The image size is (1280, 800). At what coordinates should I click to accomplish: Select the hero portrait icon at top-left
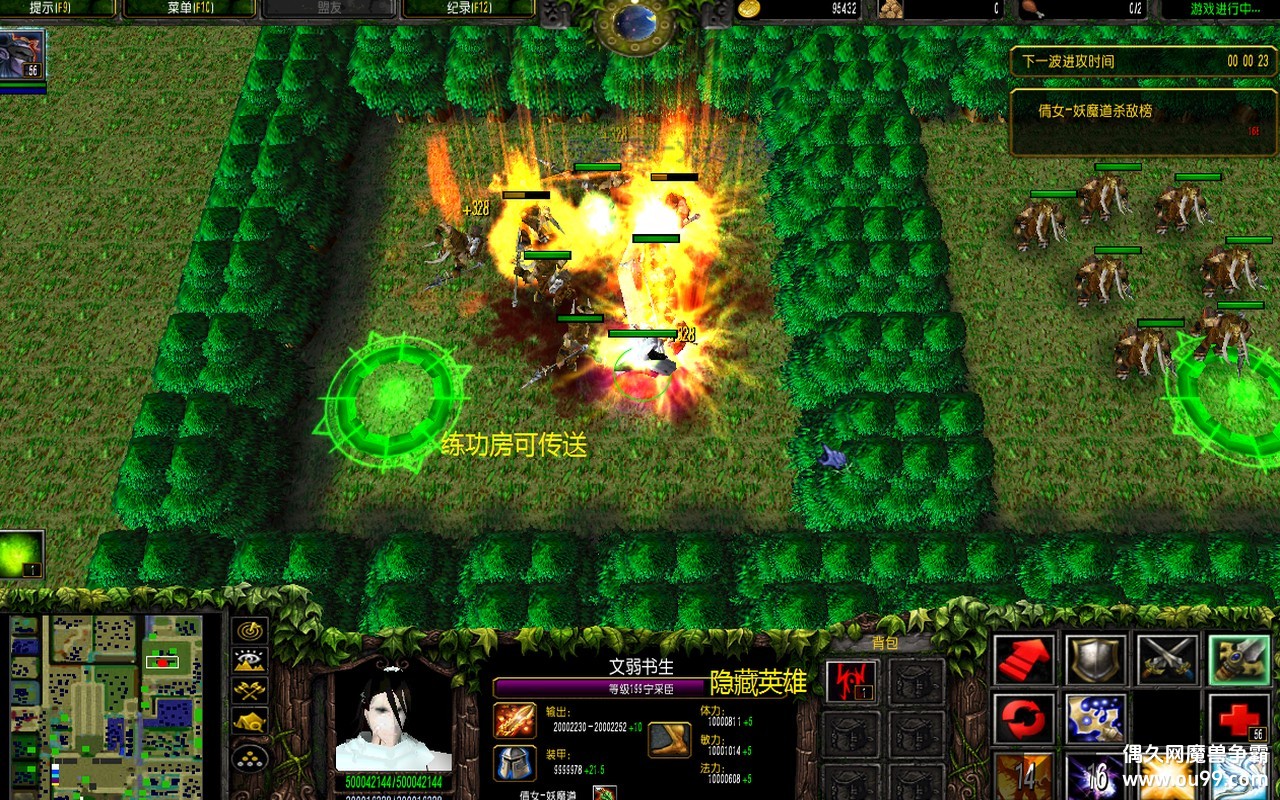(x=22, y=55)
